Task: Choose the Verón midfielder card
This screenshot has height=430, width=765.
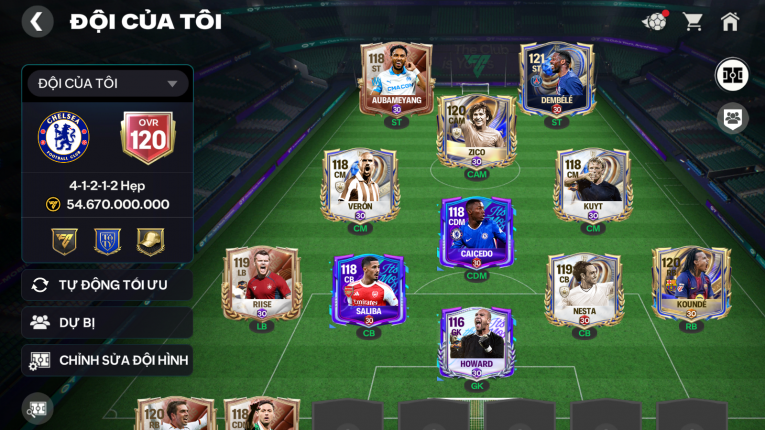Action: [360, 187]
